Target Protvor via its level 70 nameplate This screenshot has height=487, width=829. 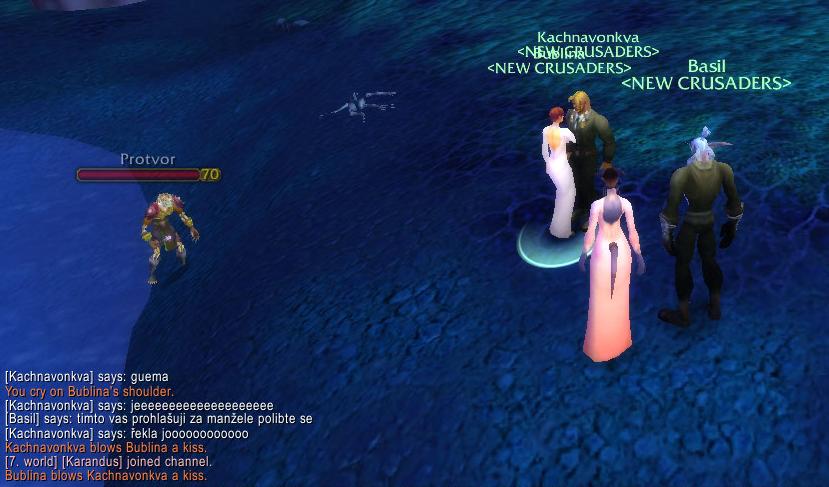[148, 174]
